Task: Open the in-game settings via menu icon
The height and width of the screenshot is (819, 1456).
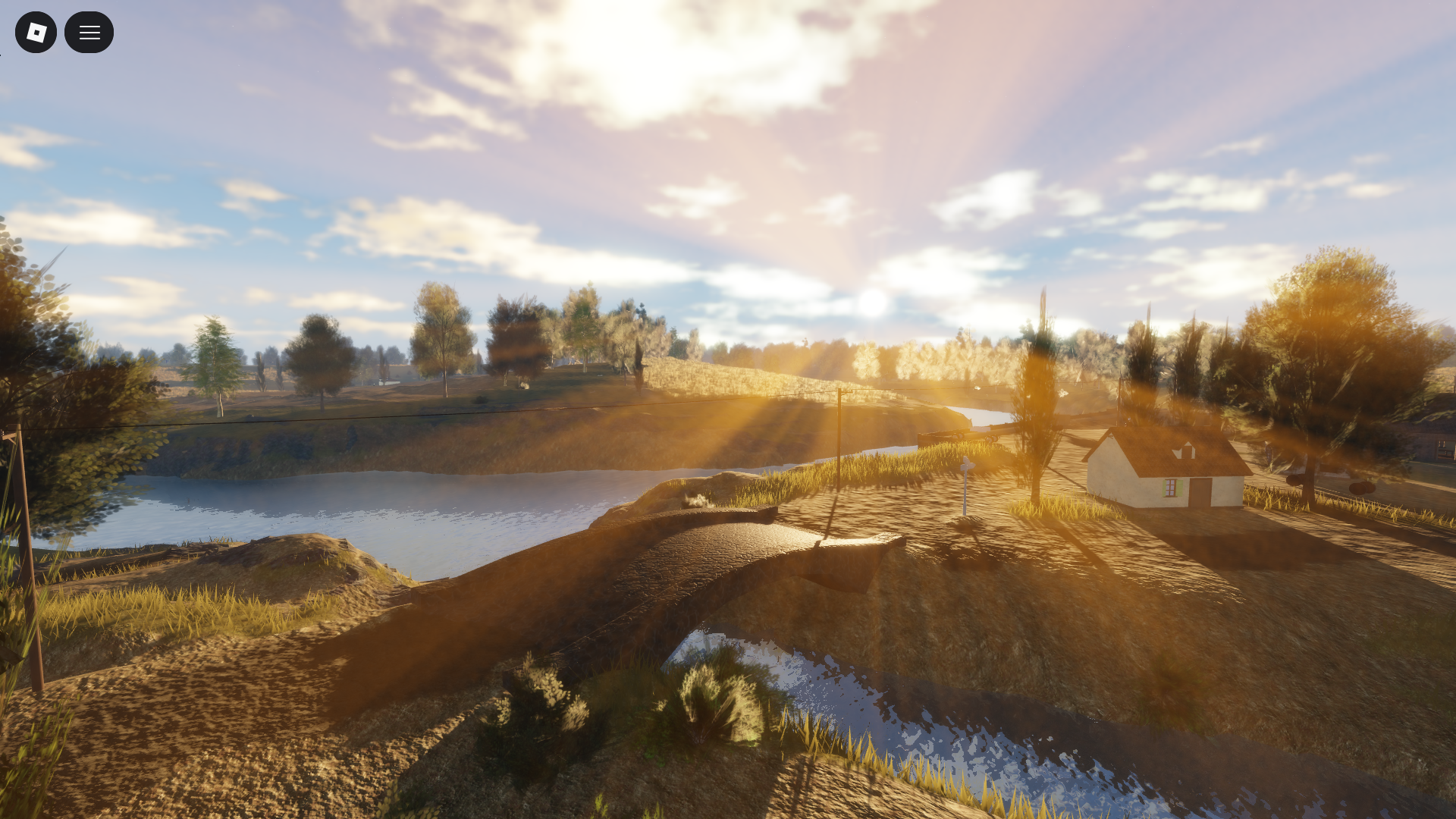Action: tap(89, 32)
